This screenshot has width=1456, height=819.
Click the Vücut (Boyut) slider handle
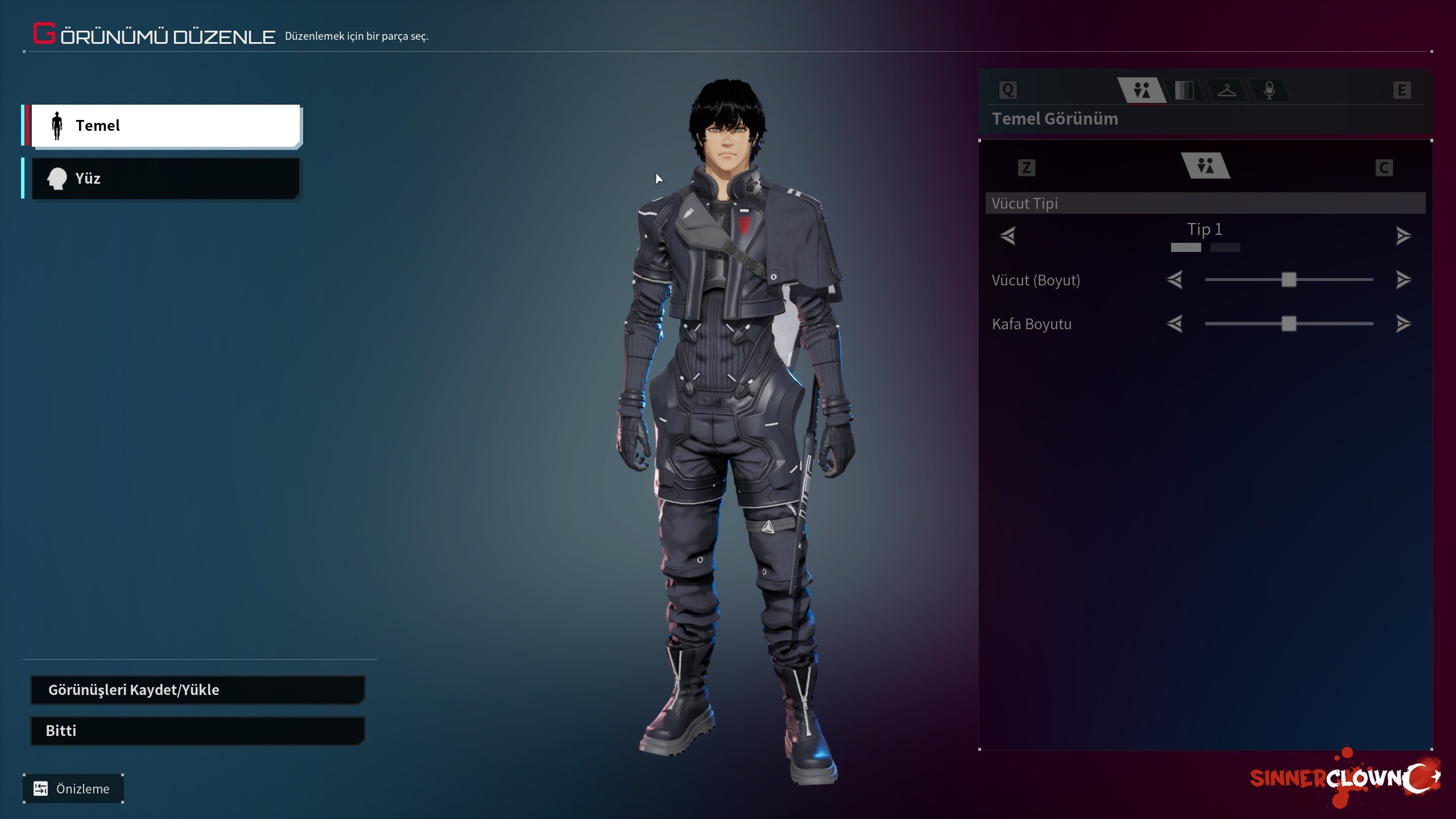[1289, 280]
